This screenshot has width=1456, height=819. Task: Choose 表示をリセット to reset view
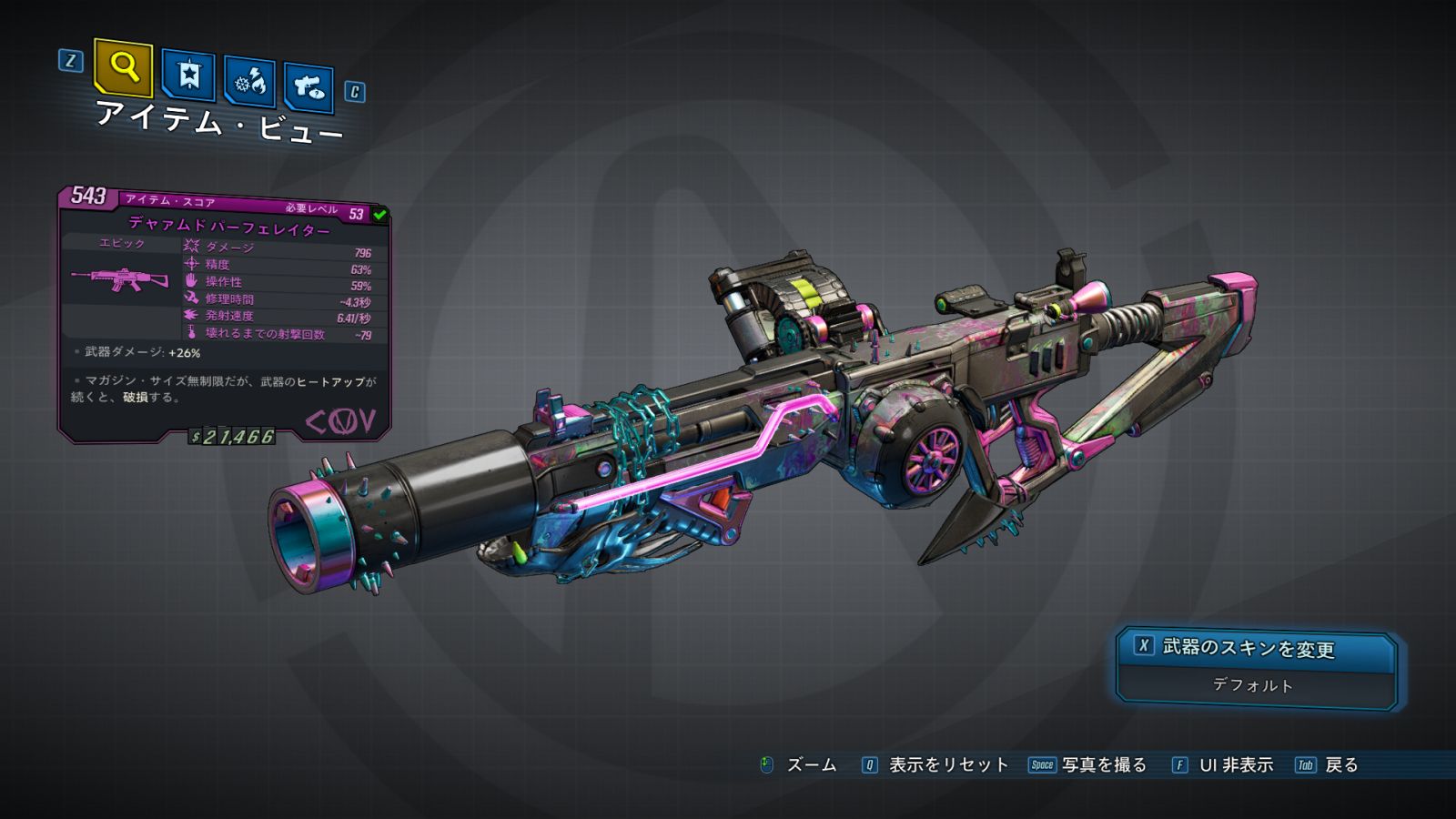point(936,765)
